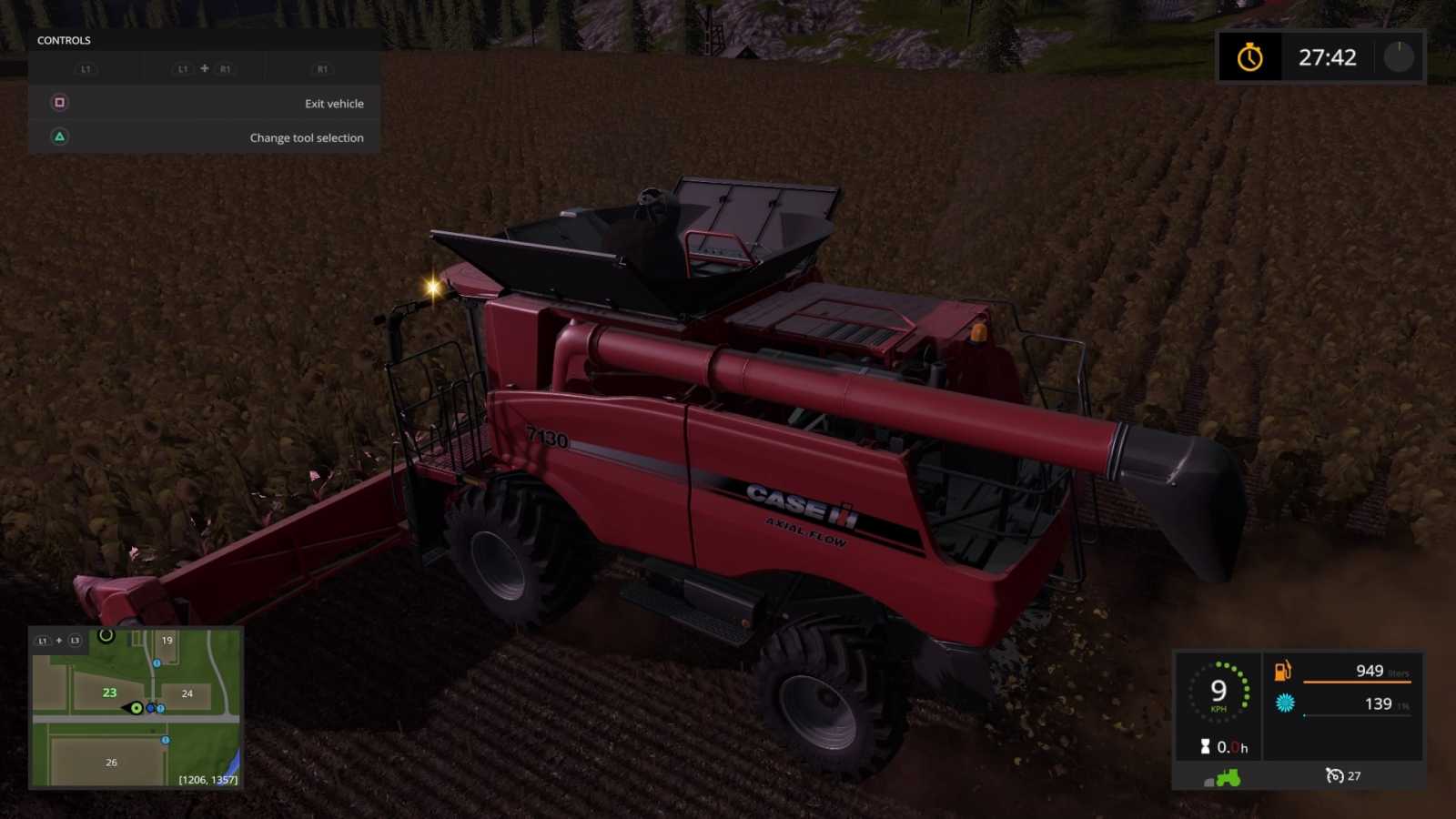This screenshot has height=819, width=1456.
Task: Click the player position arrow on the minimap
Action: click(136, 708)
